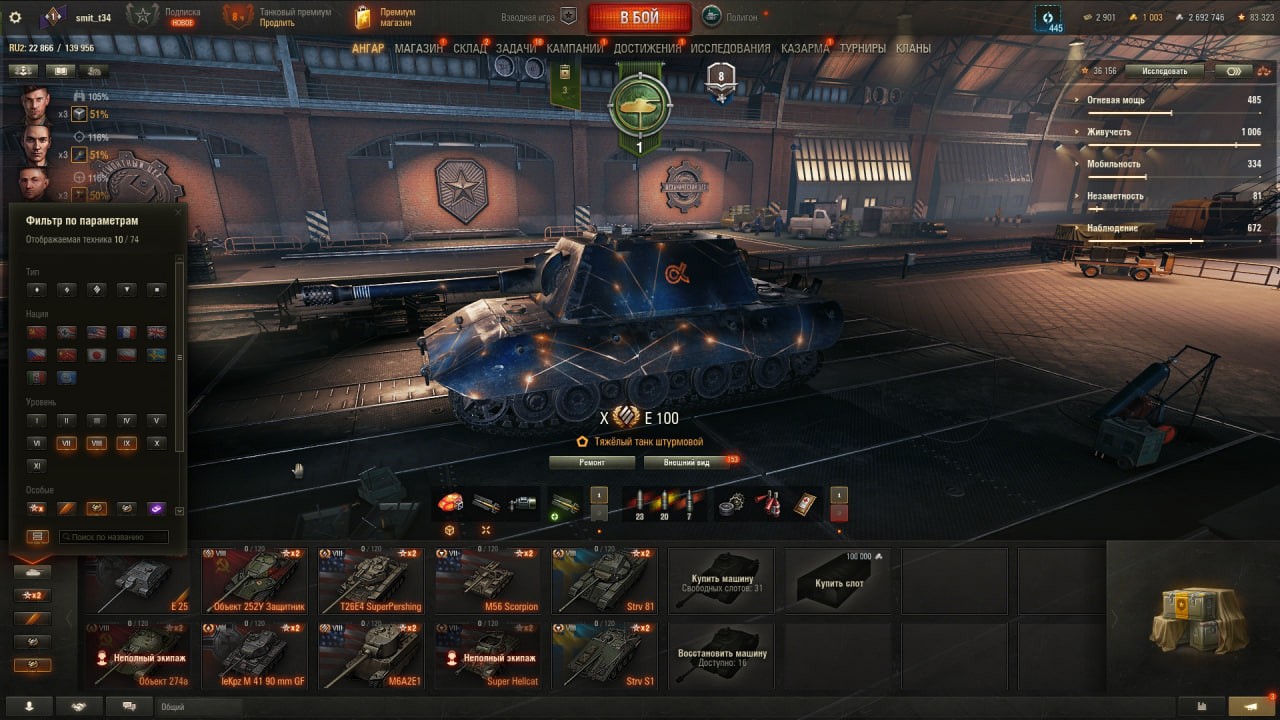Pick the Объект 252У Защитник tank

[253, 581]
